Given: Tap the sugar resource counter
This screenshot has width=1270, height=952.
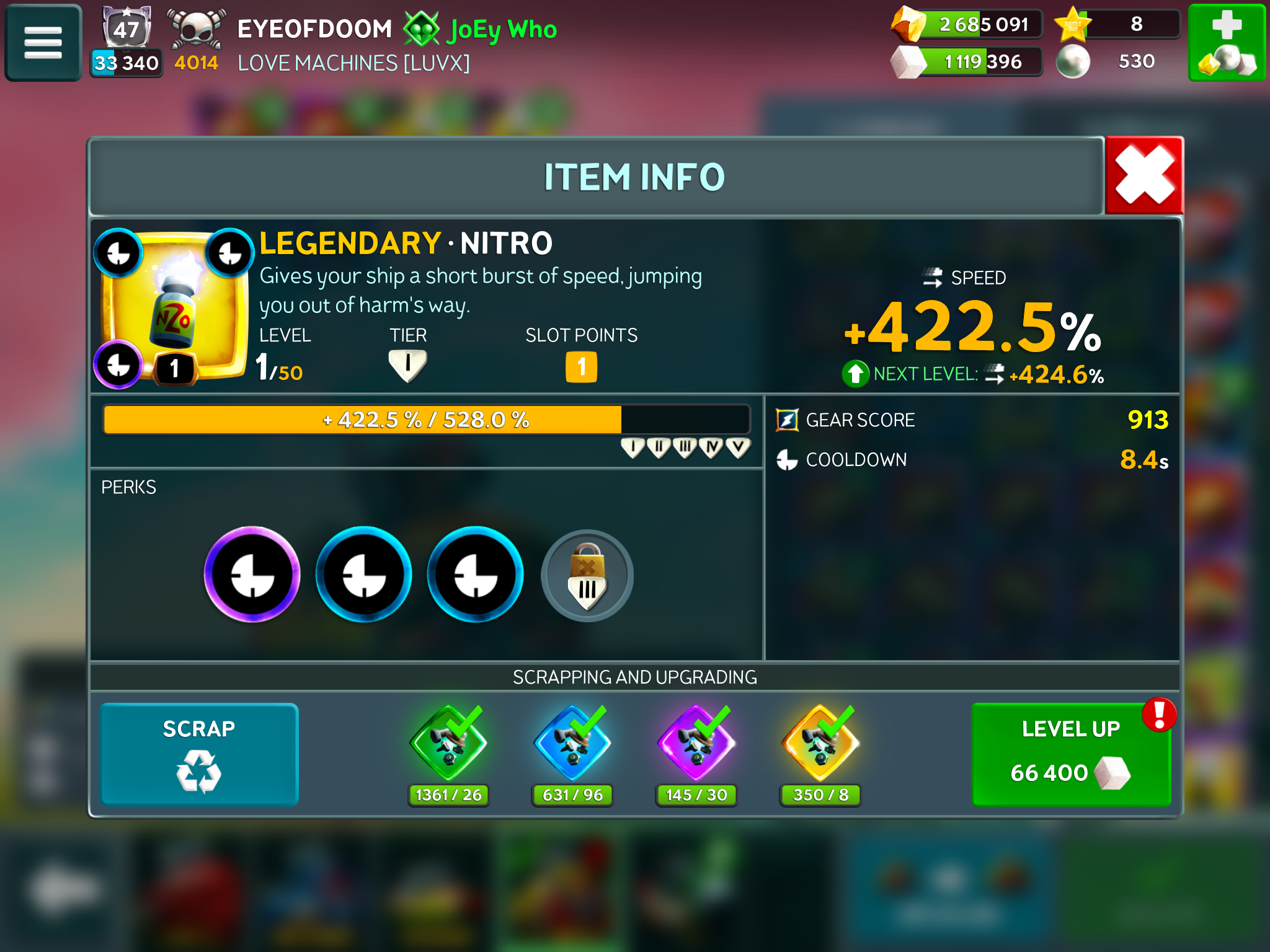Looking at the screenshot, I should point(967,62).
